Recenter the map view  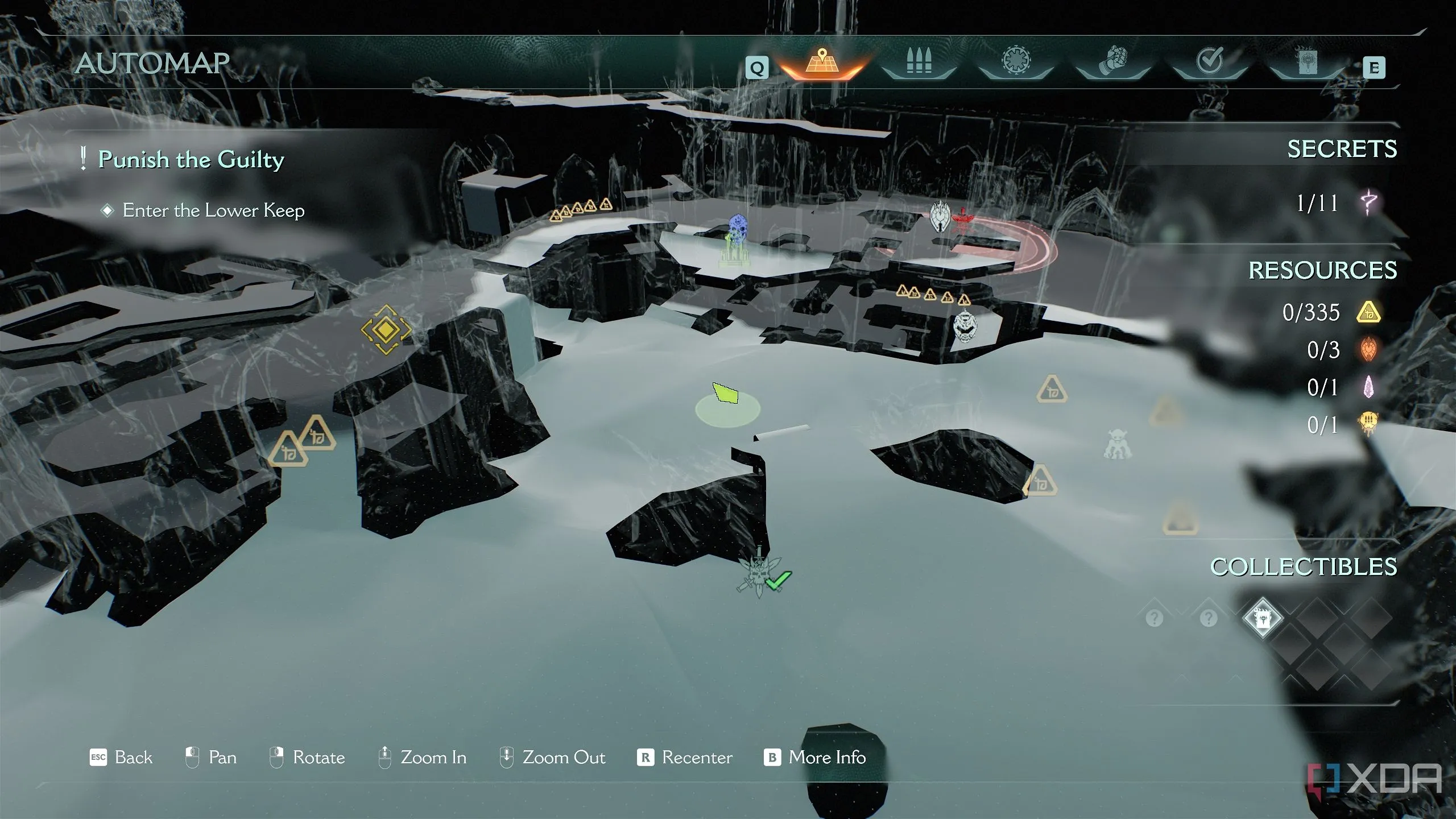685,758
